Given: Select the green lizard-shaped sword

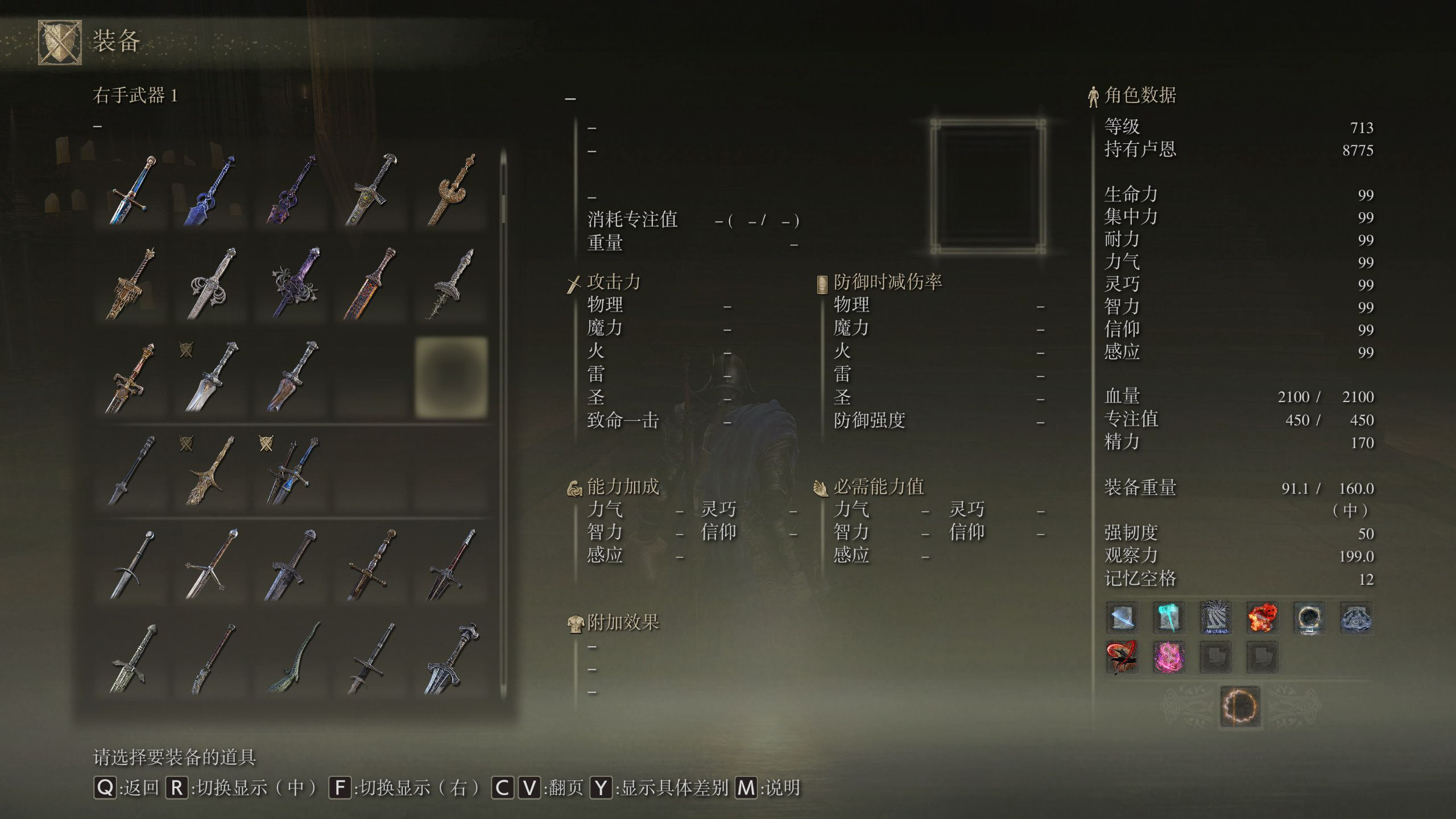Looking at the screenshot, I should click(x=291, y=659).
